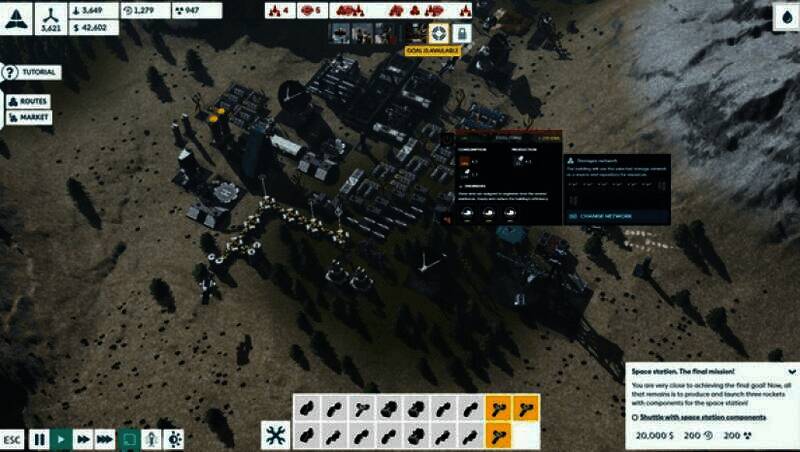Pause the game
This screenshot has width=800, height=452.
(39, 439)
